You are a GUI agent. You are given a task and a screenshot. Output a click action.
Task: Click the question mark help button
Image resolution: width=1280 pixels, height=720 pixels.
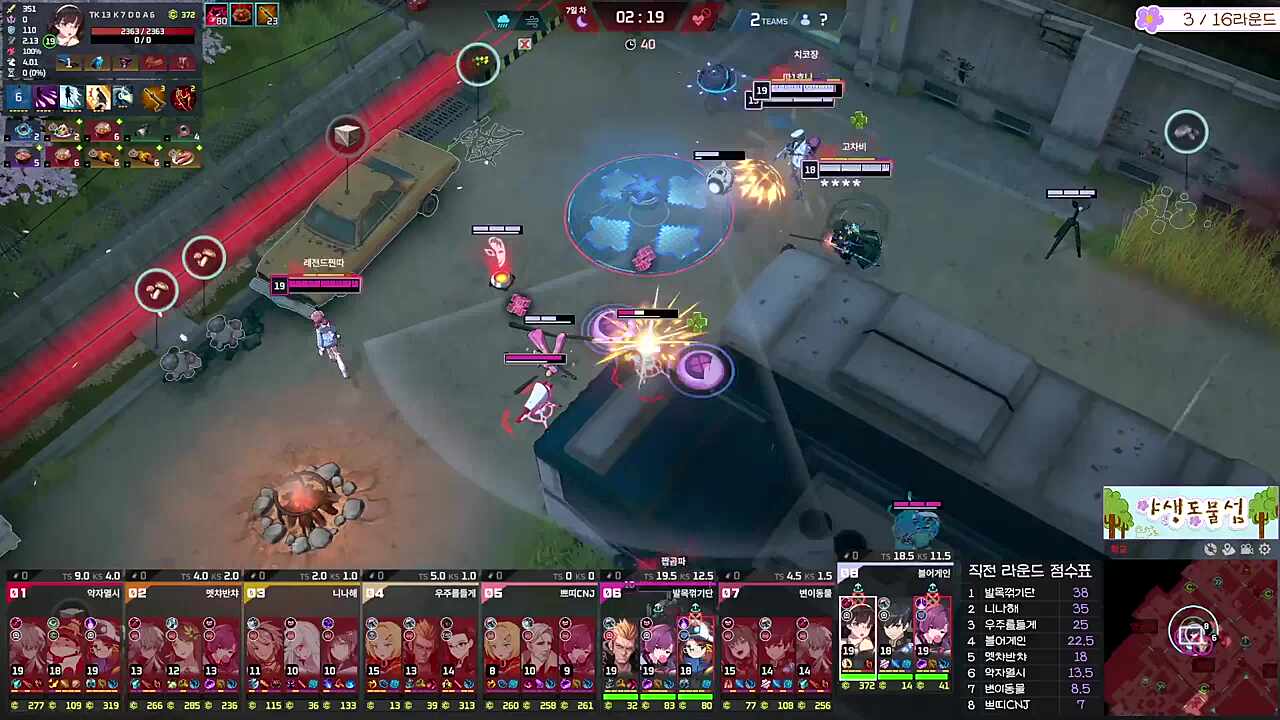coord(823,19)
